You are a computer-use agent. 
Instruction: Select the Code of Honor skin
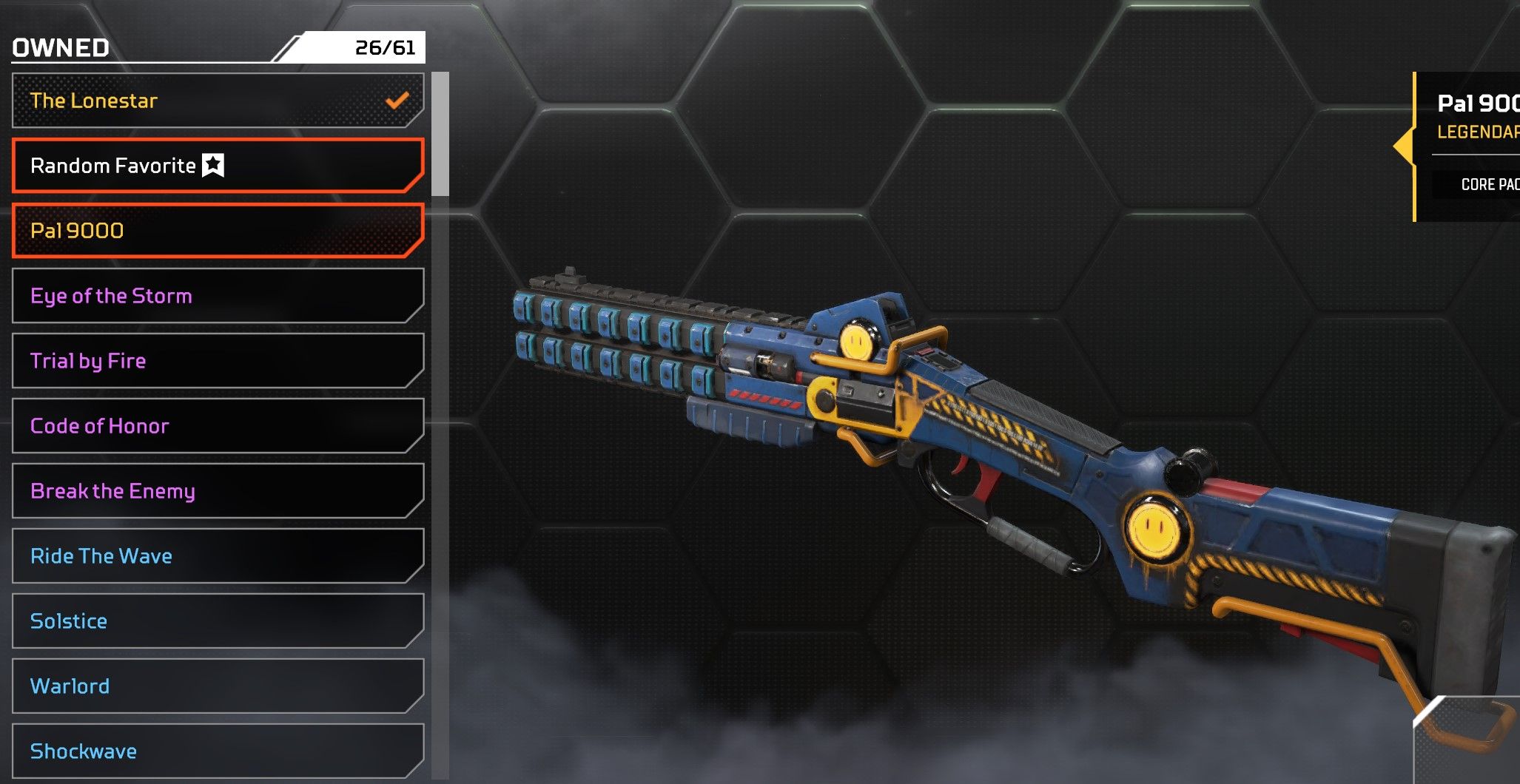pos(218,426)
